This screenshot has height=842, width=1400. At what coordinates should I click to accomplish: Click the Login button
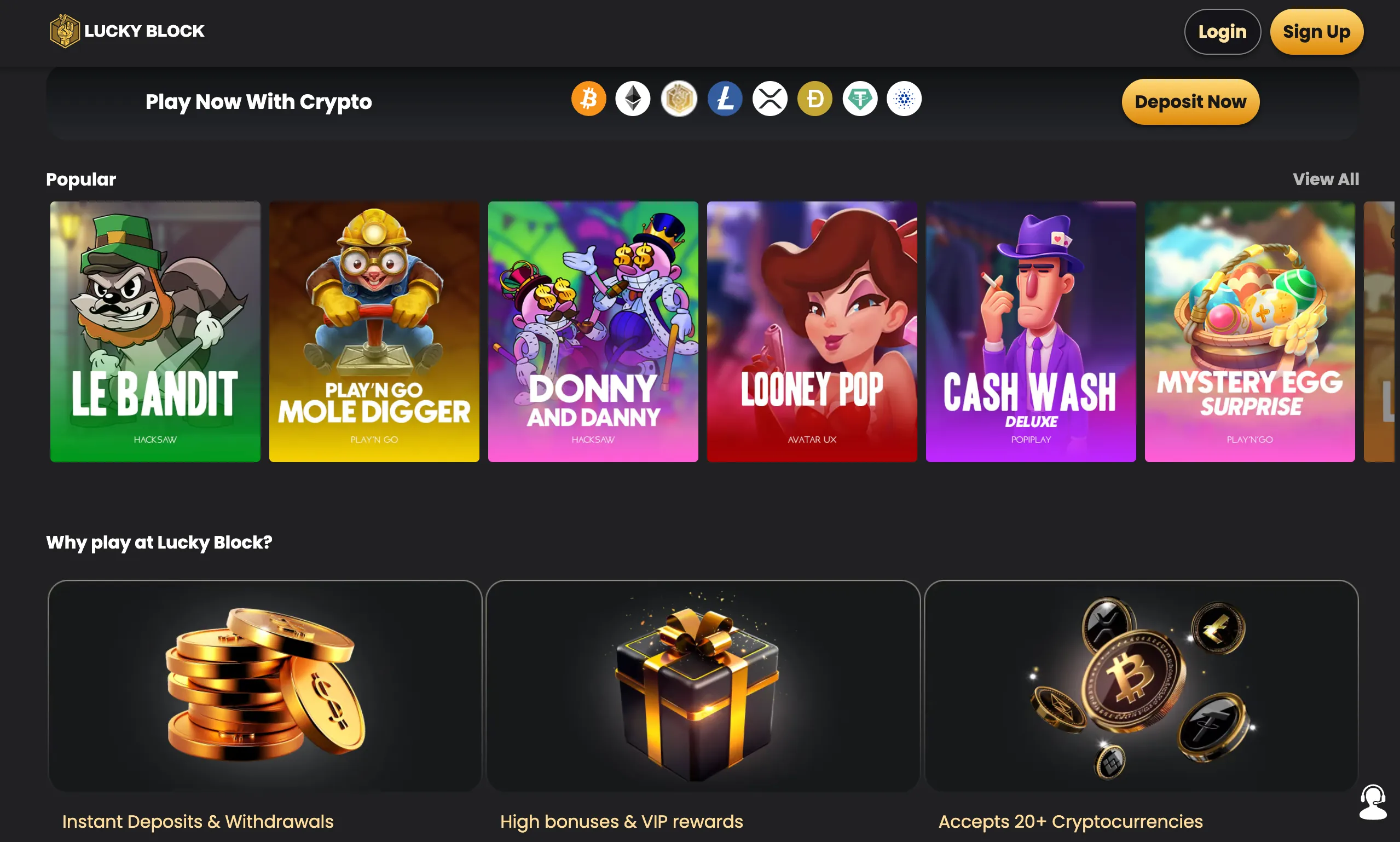click(1223, 31)
